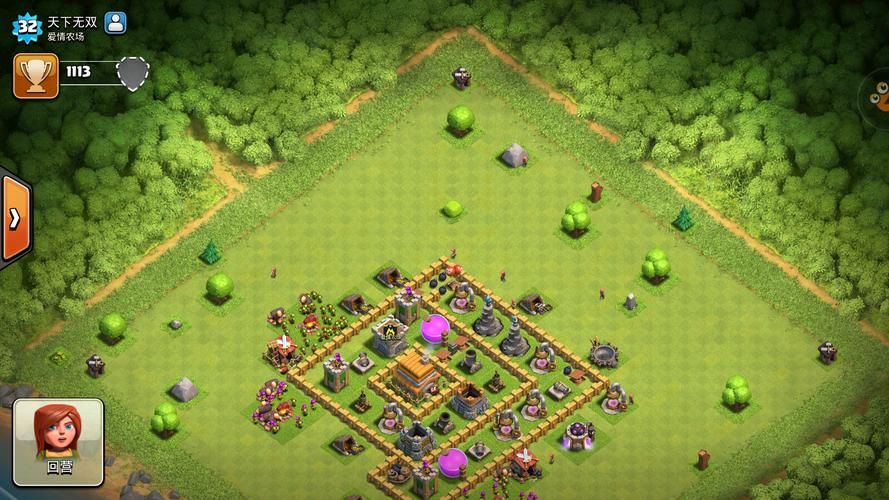
Task: Tap the 回营 return home button
Action: click(x=58, y=442)
